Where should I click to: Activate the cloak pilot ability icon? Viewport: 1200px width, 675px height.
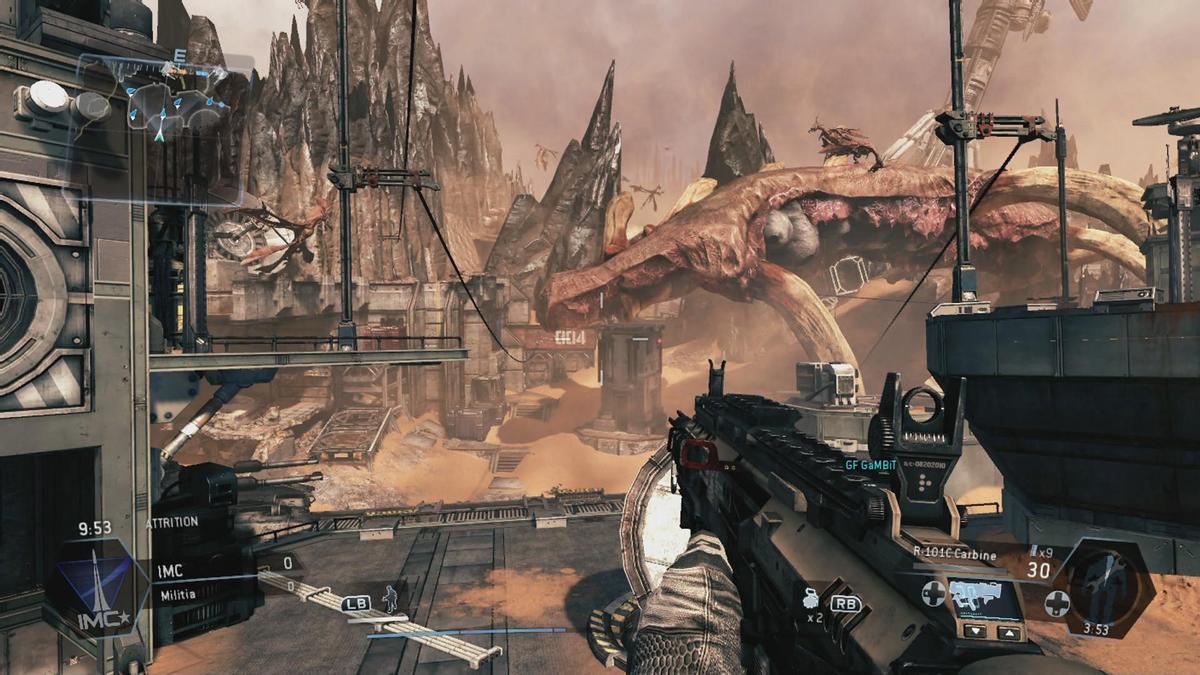[x=392, y=596]
